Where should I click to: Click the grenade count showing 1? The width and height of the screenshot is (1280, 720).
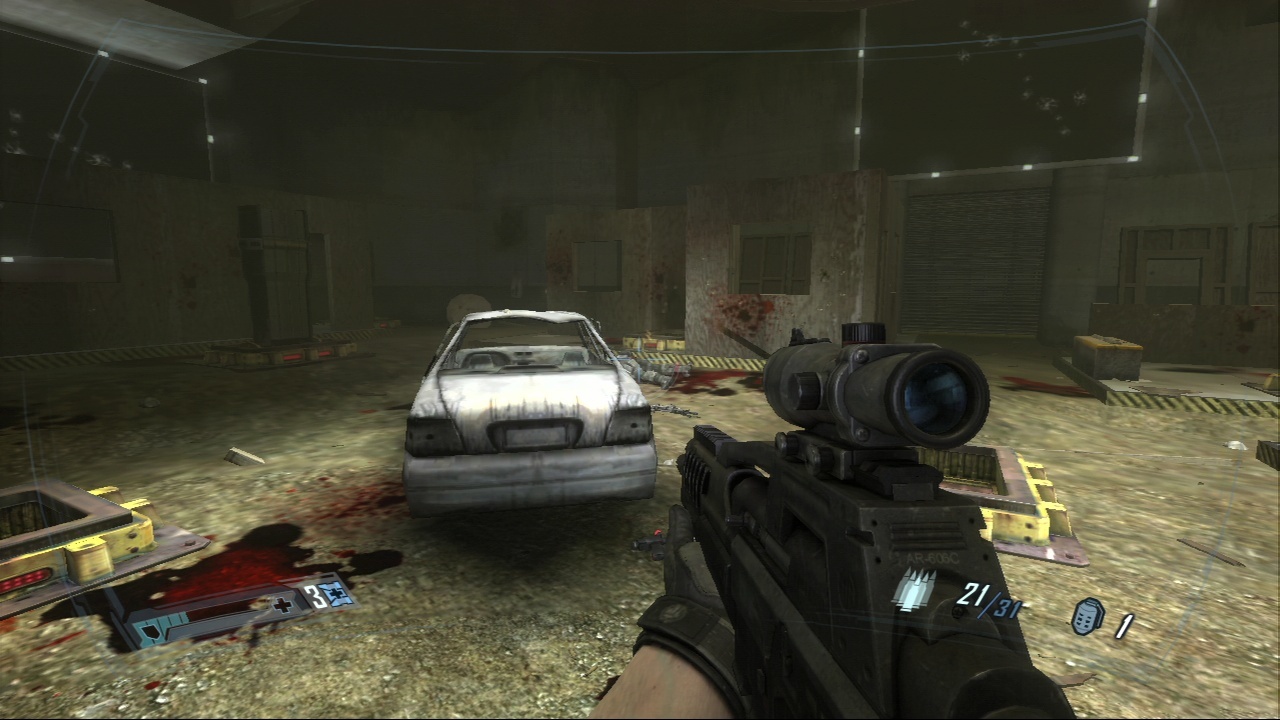point(1123,625)
